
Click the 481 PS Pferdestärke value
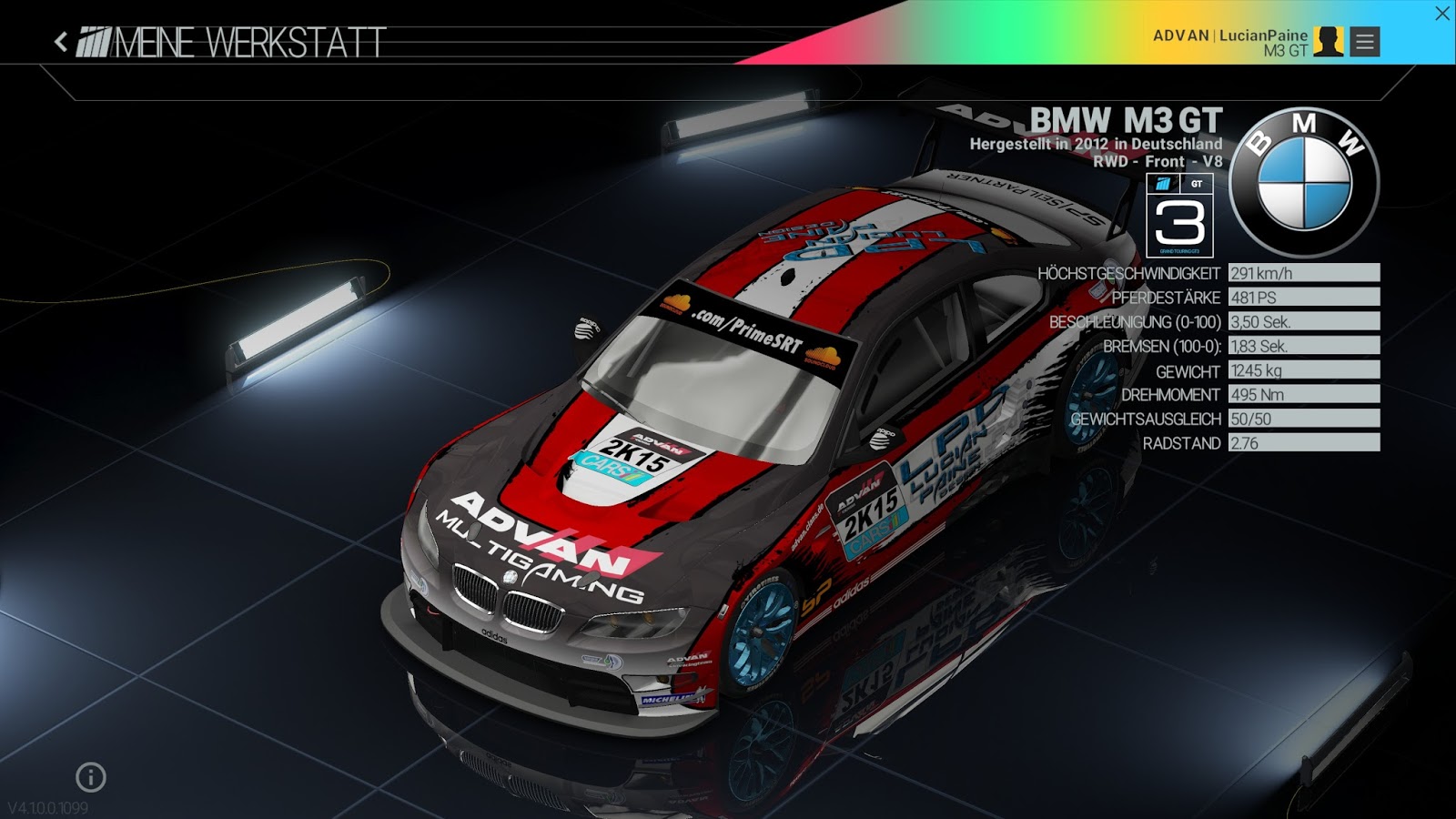(1254, 297)
